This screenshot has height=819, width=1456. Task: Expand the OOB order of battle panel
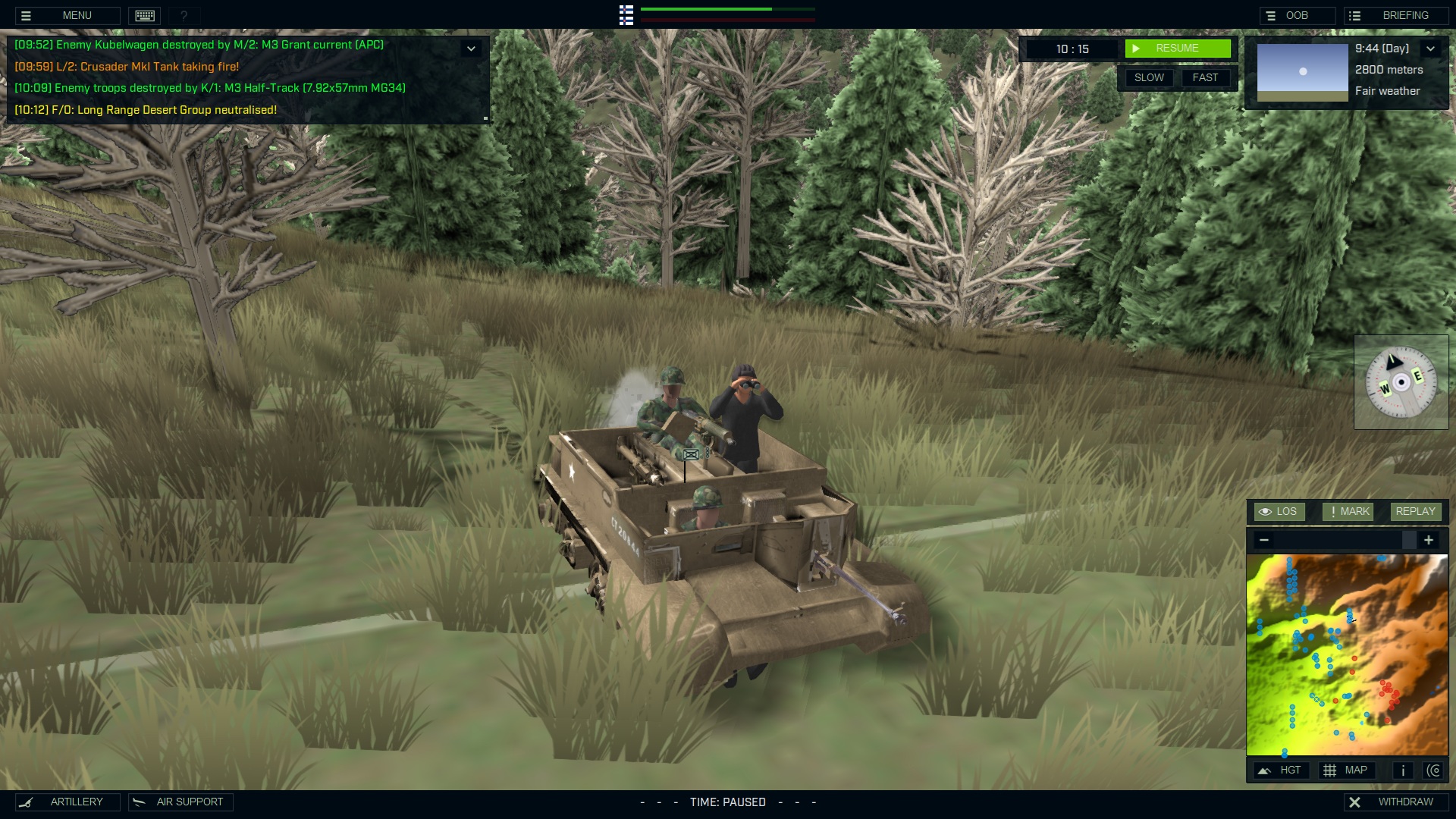(x=1297, y=14)
